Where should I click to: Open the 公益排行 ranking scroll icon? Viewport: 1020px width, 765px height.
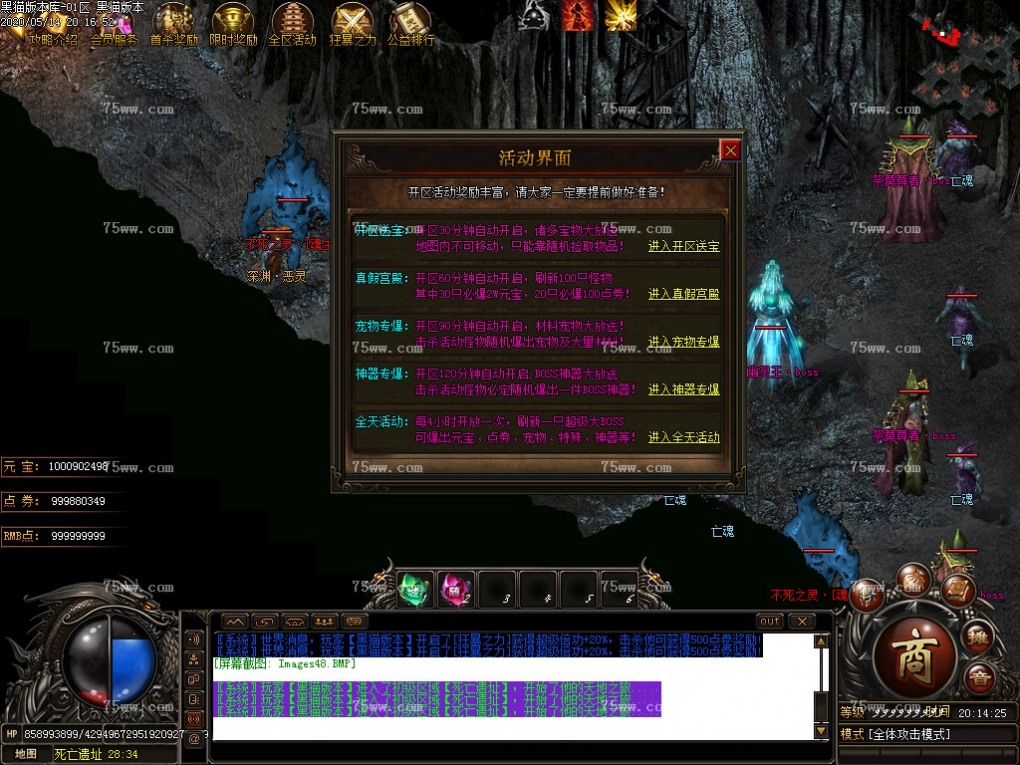point(410,24)
